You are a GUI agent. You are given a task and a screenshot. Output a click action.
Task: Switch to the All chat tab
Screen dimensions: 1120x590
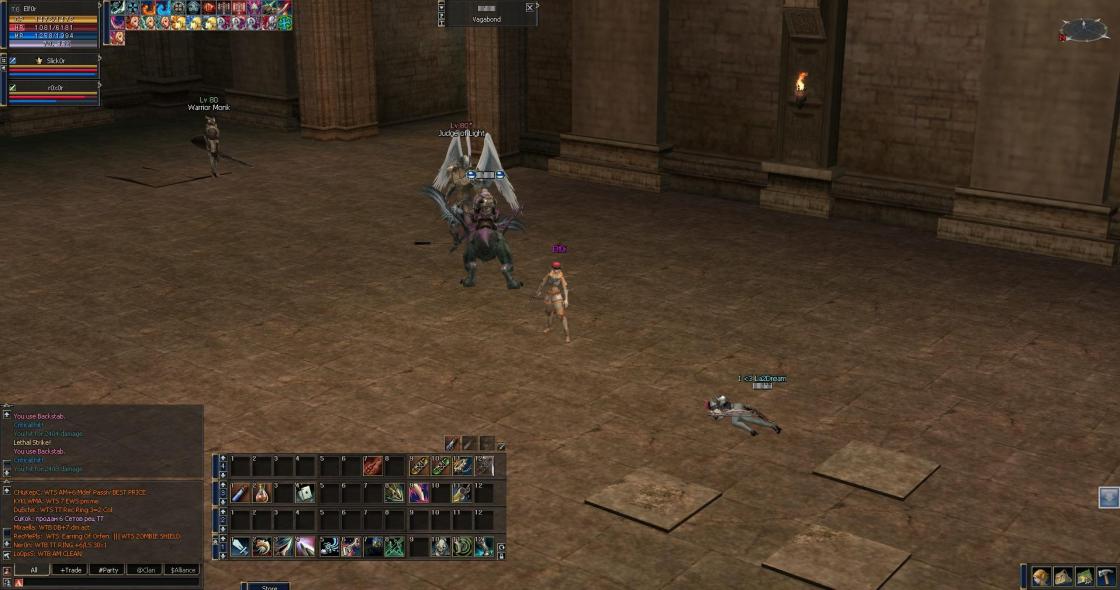(33, 570)
